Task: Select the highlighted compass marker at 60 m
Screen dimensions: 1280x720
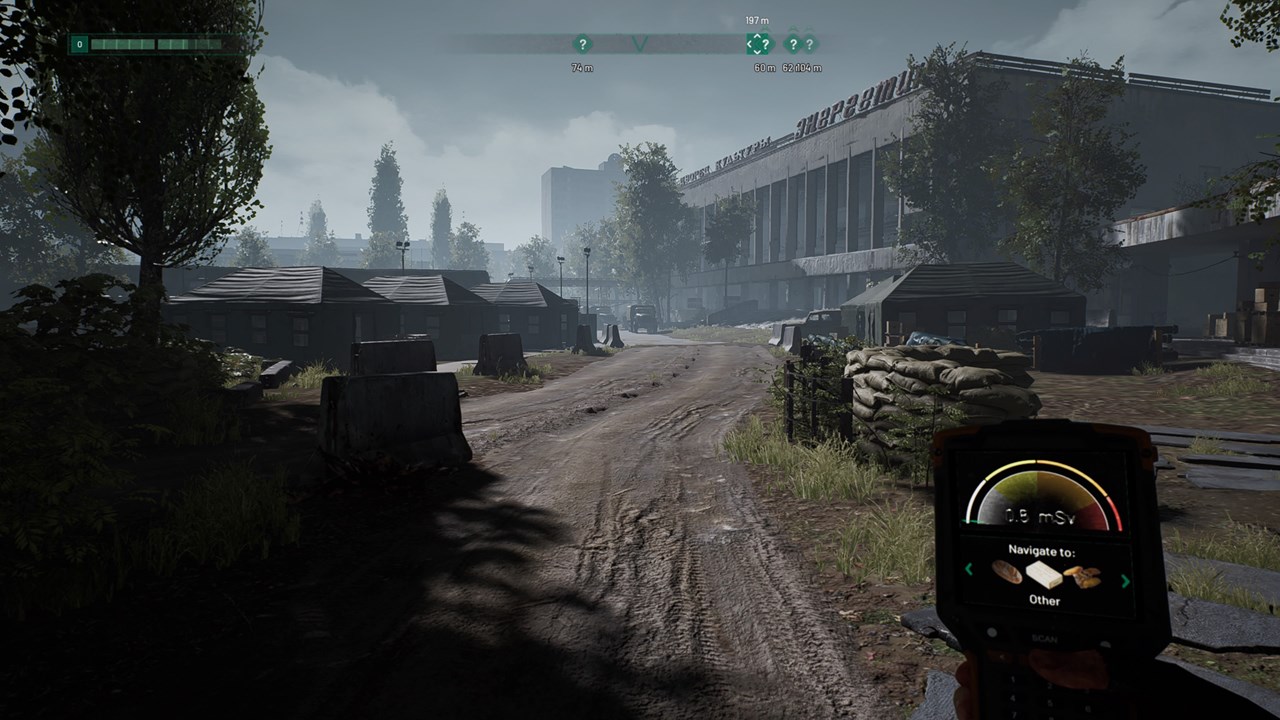Action: (x=759, y=44)
